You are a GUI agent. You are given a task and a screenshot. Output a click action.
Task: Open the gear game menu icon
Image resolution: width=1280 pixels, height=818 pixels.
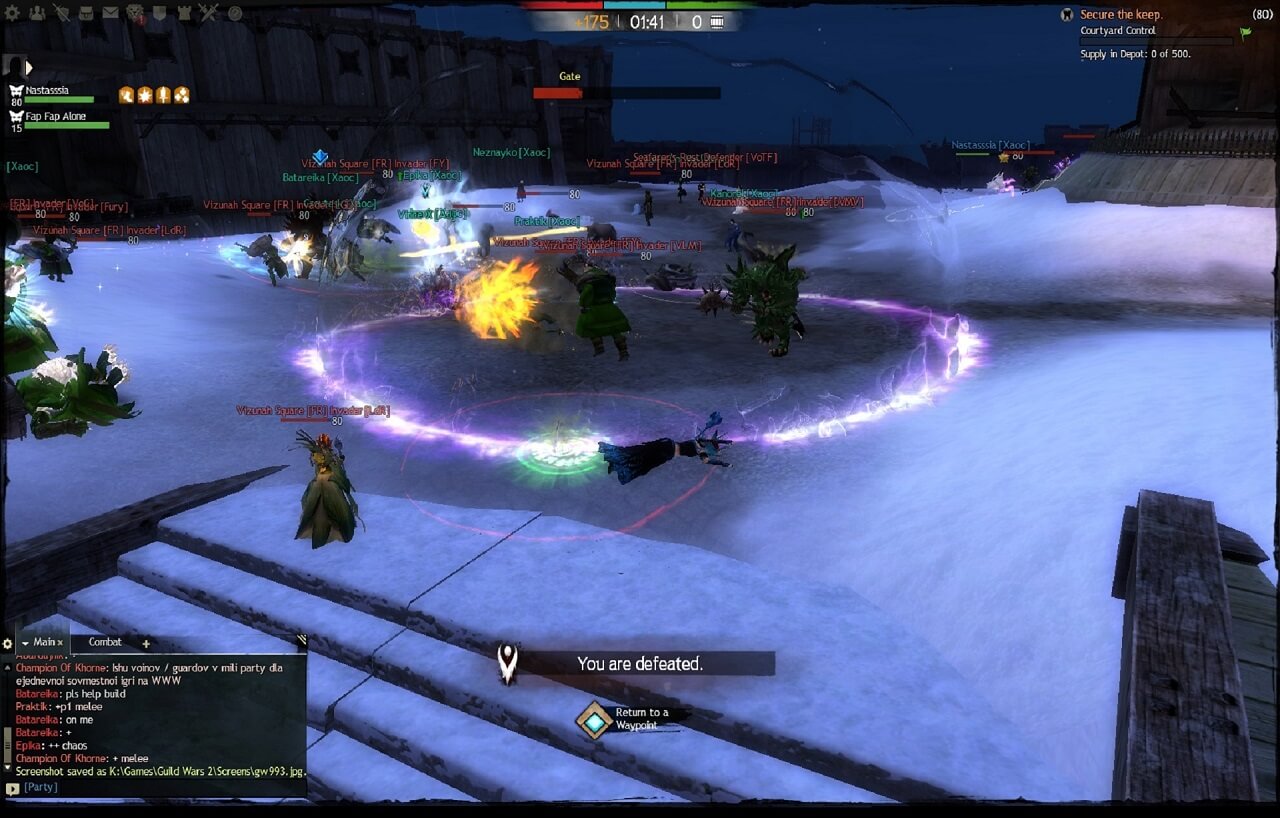pyautogui.click(x=11, y=13)
